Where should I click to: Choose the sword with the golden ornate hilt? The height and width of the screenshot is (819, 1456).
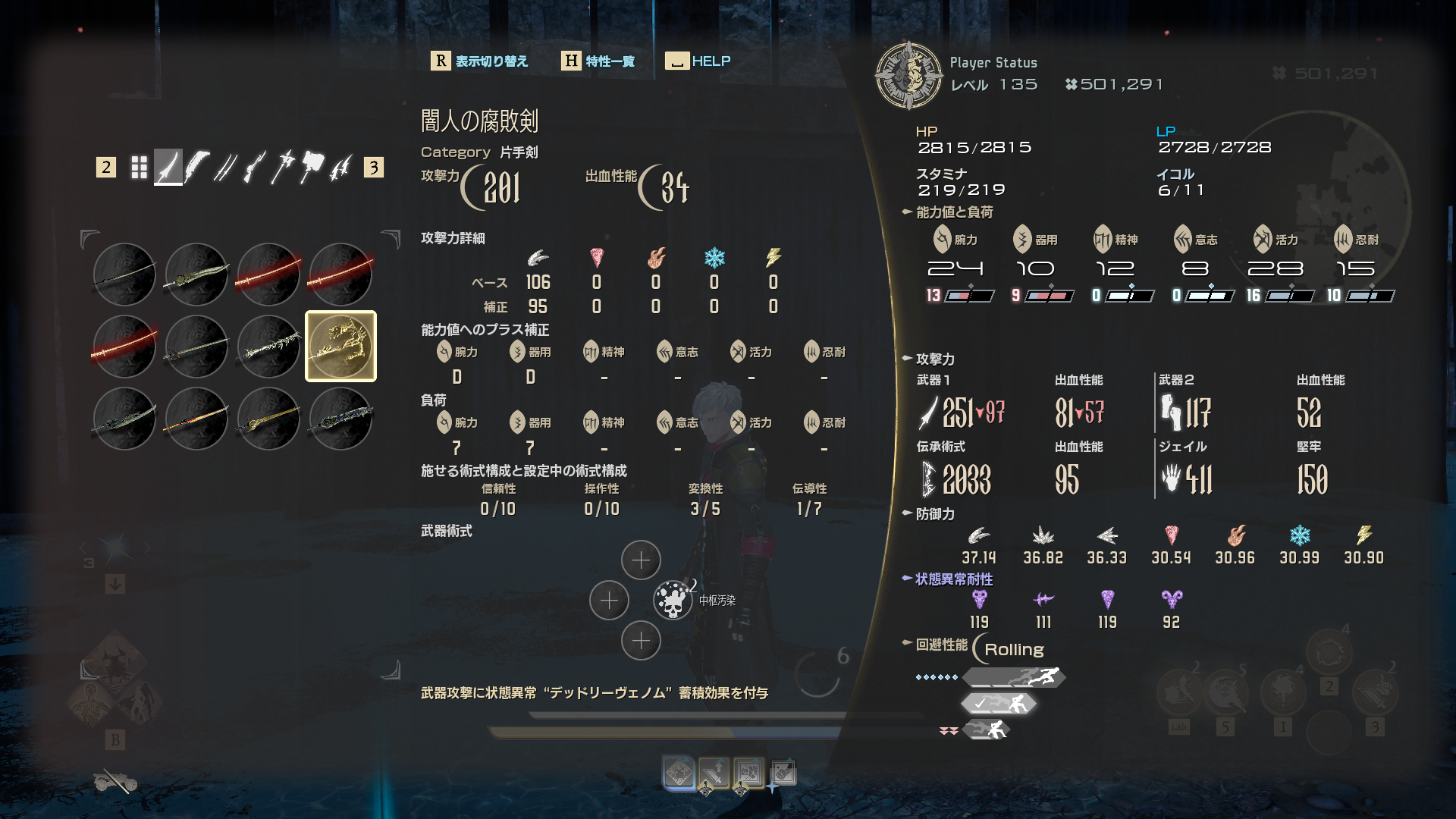tap(268, 419)
